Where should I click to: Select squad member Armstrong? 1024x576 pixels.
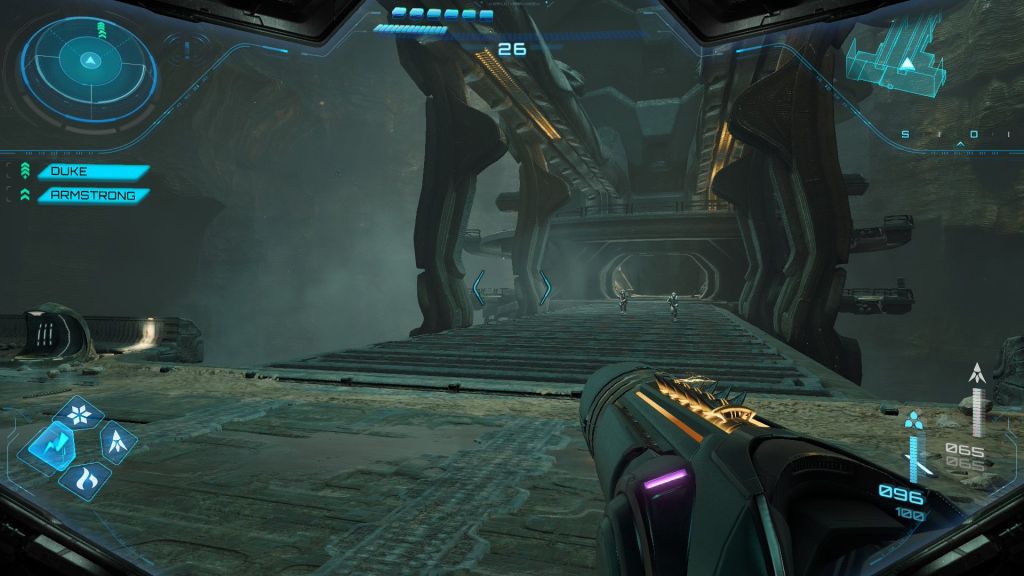coord(93,195)
